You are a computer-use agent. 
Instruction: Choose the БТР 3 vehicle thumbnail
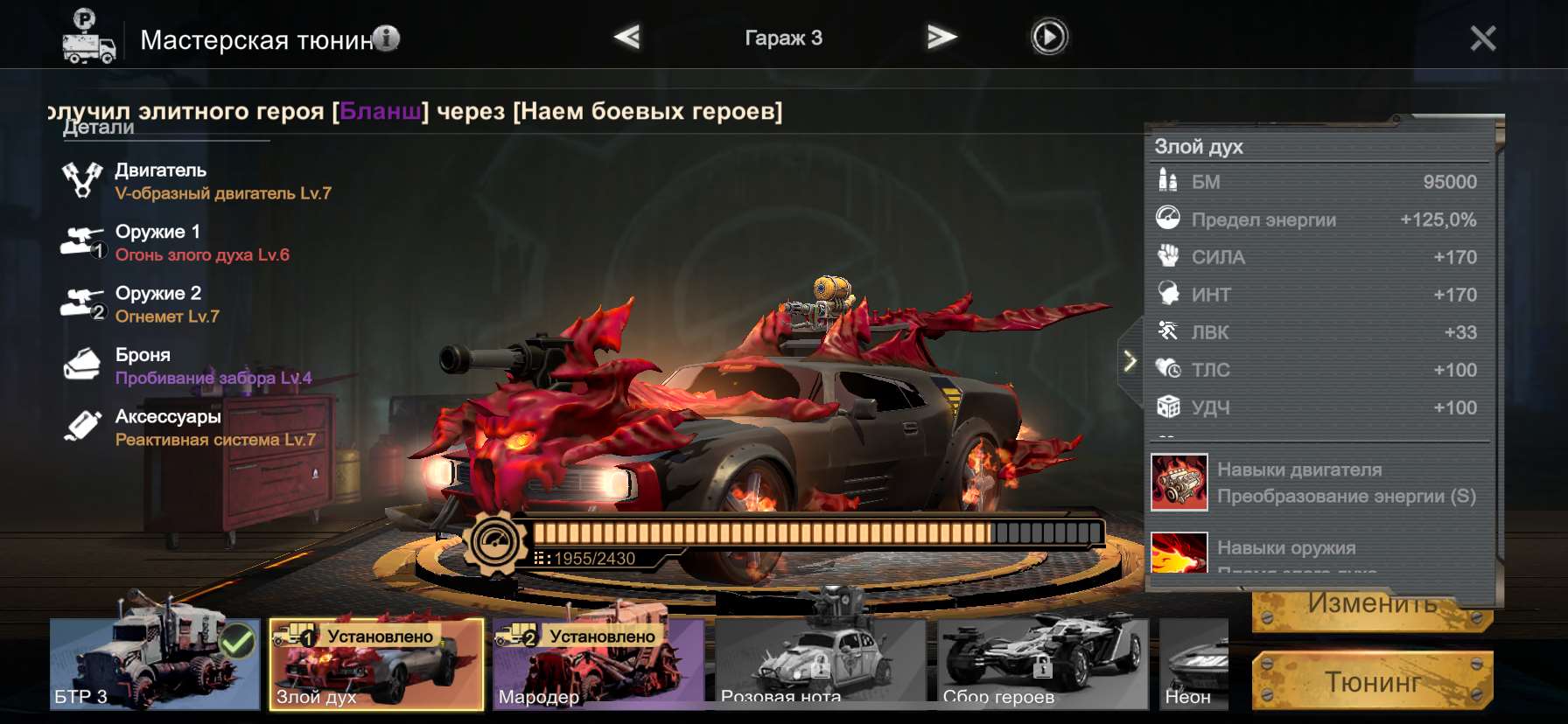tap(154, 664)
